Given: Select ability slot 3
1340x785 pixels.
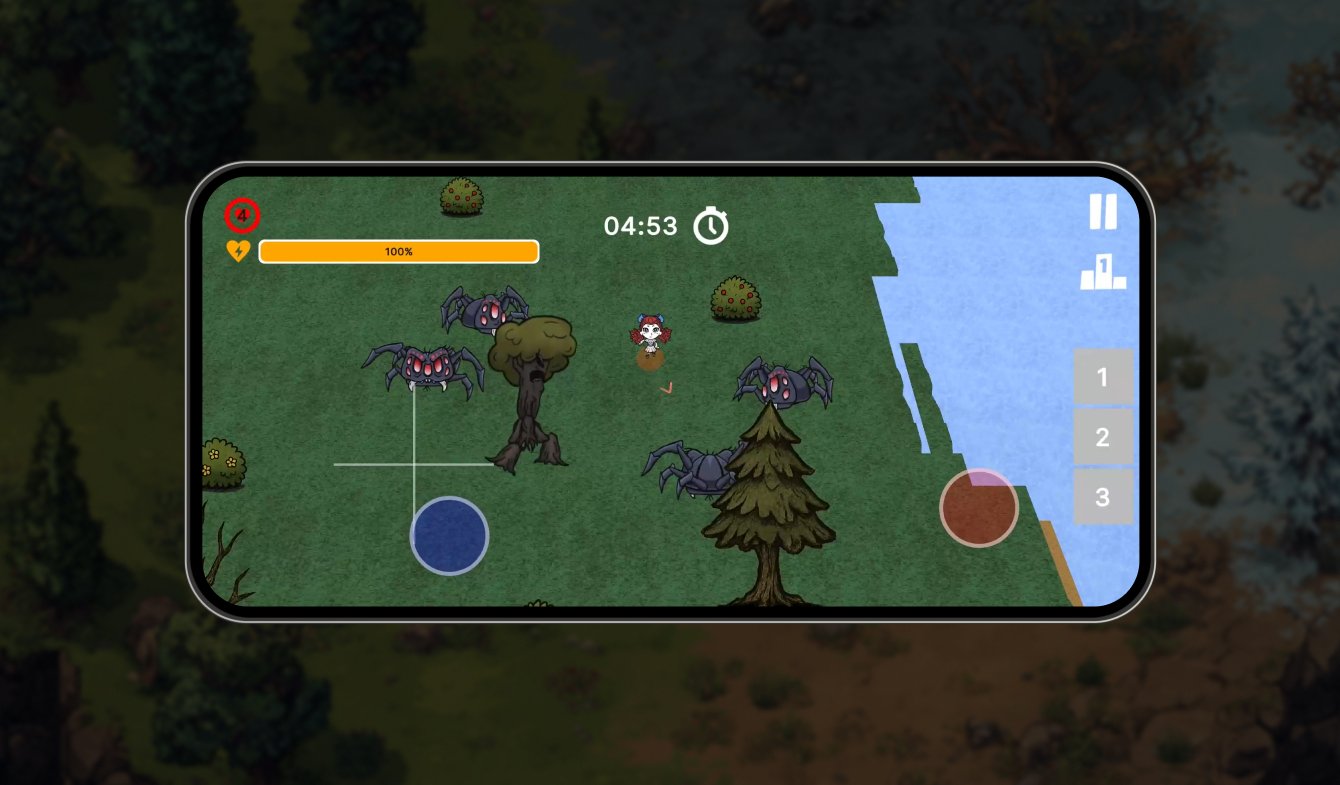Looking at the screenshot, I should point(1103,497).
